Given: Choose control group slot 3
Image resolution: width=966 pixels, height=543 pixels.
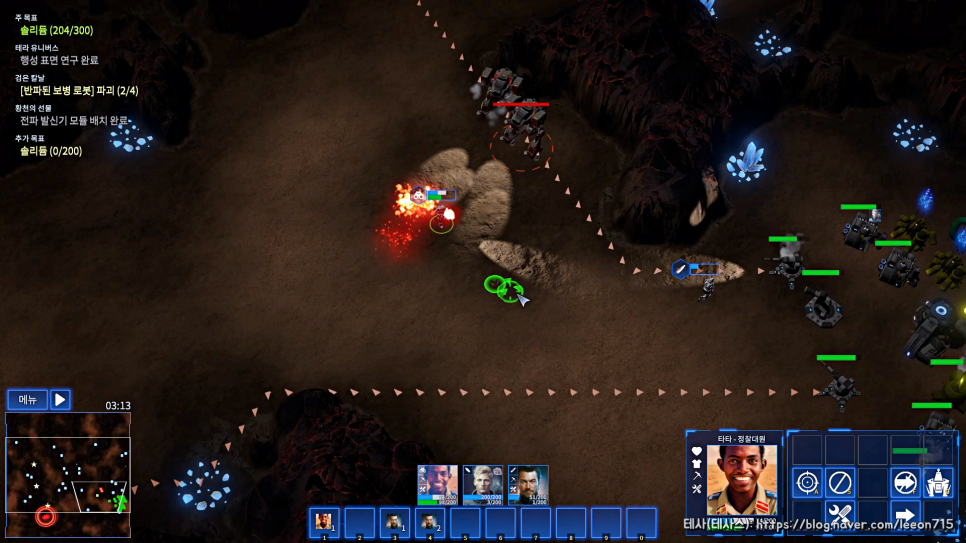Looking at the screenshot, I should (x=395, y=522).
